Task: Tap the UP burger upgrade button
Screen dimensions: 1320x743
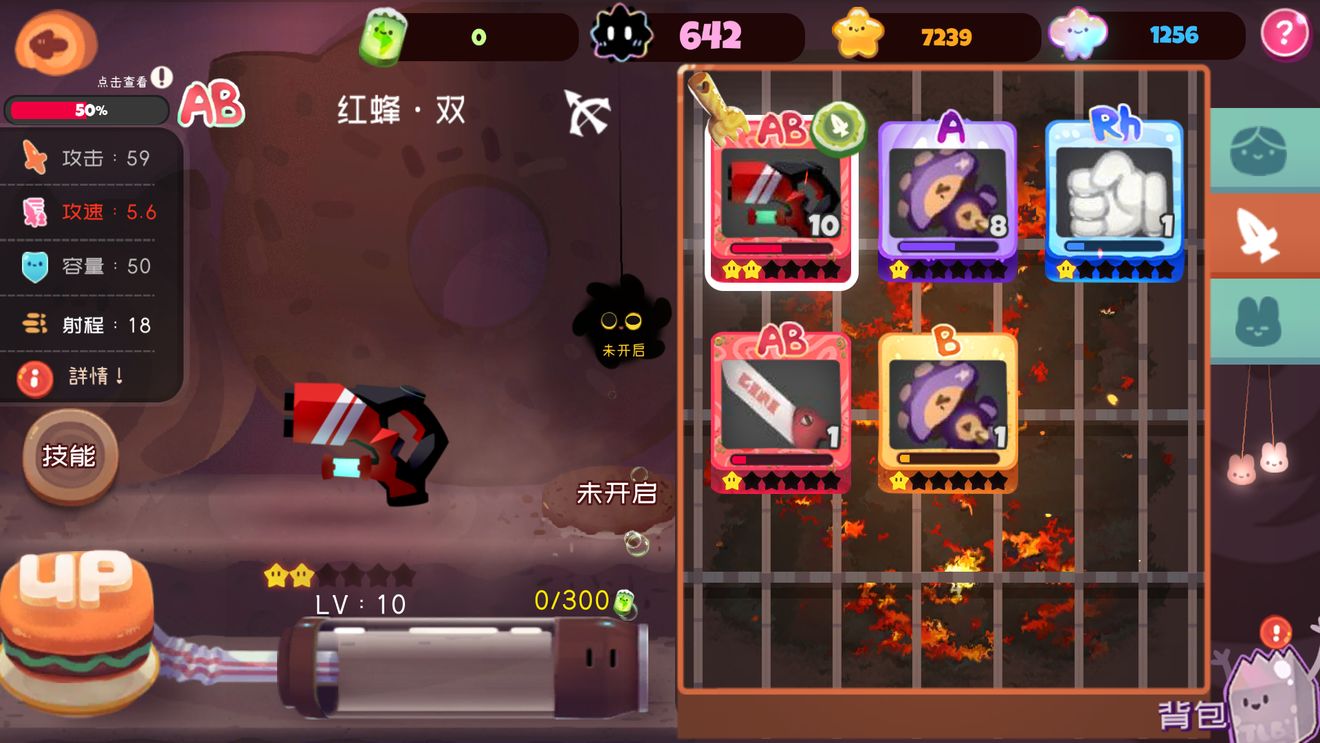Action: [78, 620]
